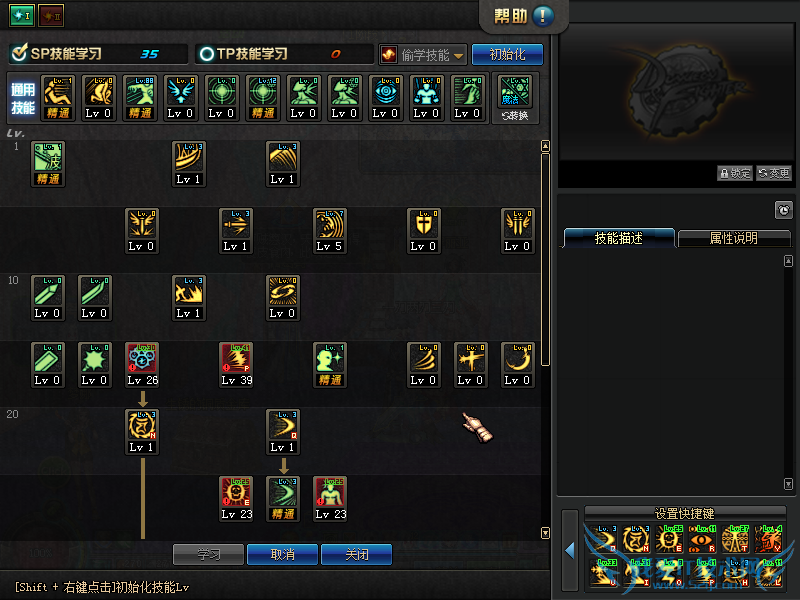800x600 pixels.
Task: Click the blue left arrow beside hotkey slots
Action: click(569, 551)
